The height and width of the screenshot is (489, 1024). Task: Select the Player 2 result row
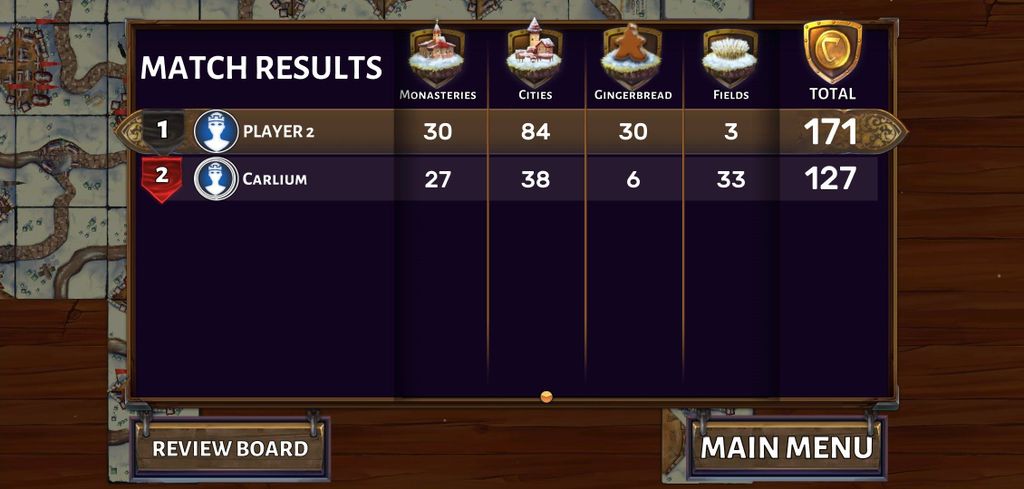pyautogui.click(x=510, y=132)
